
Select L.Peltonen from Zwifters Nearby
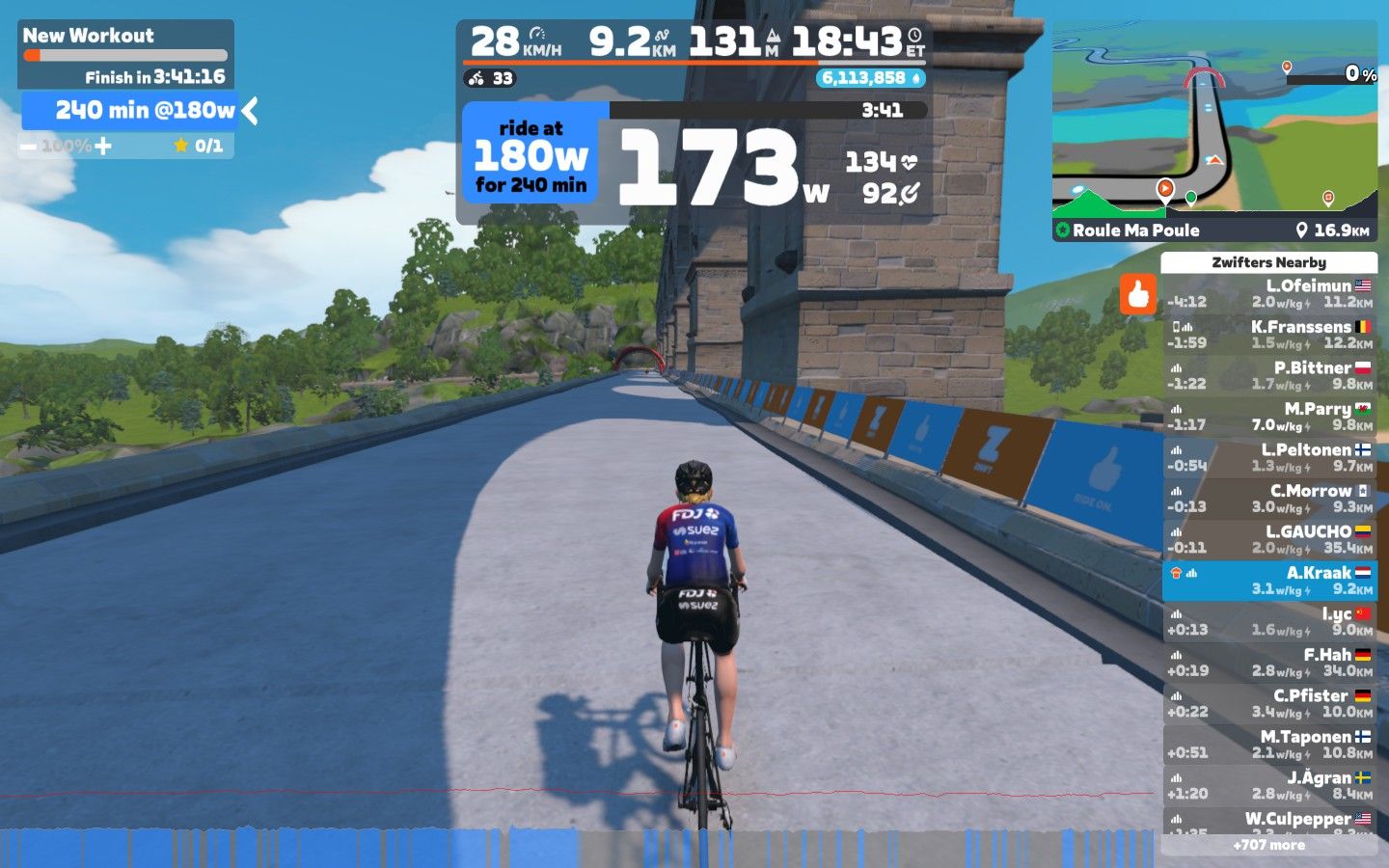click(x=1268, y=457)
